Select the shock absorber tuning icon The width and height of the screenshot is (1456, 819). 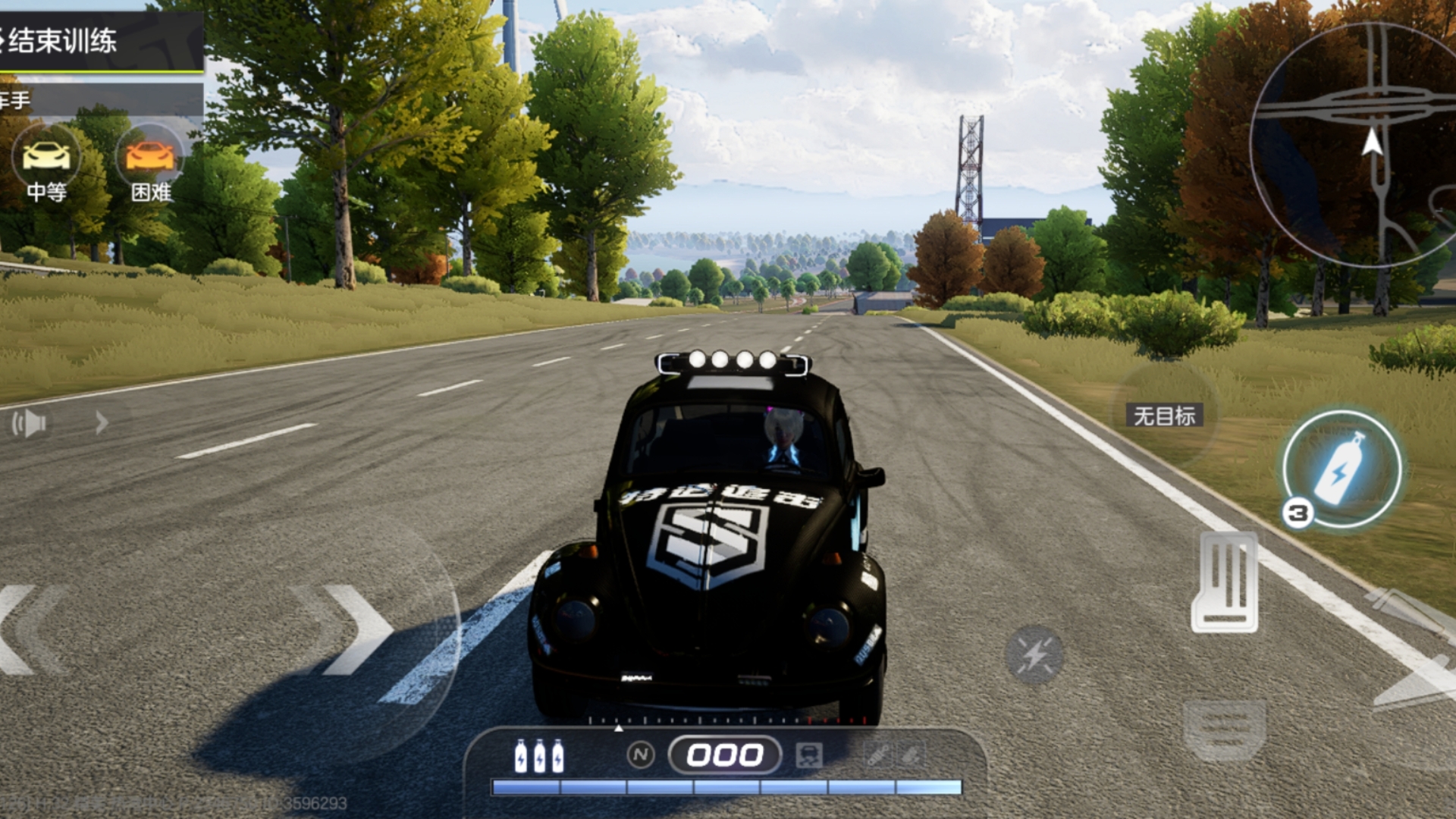pos(879,755)
